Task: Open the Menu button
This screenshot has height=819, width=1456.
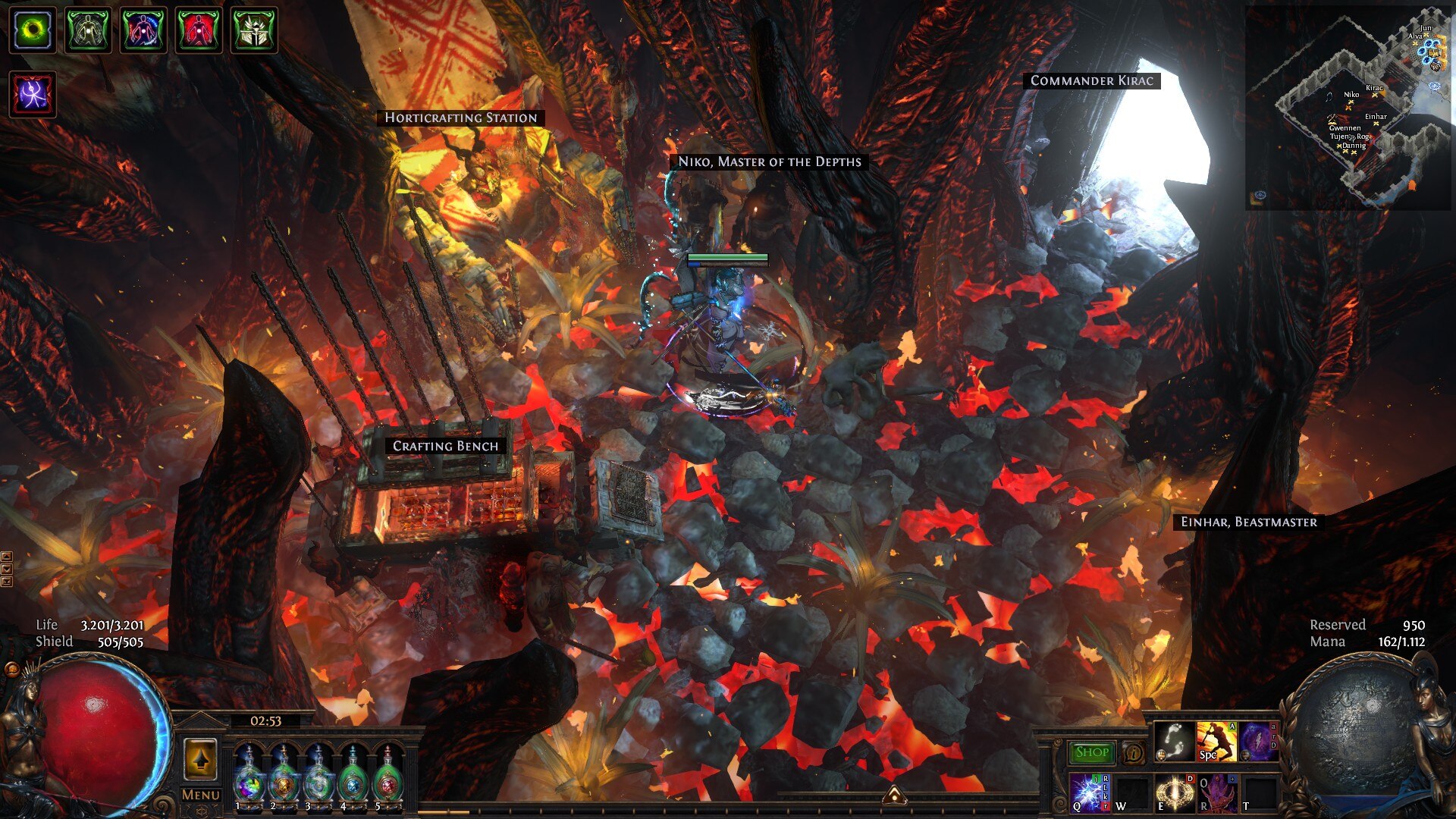Action: point(200,795)
